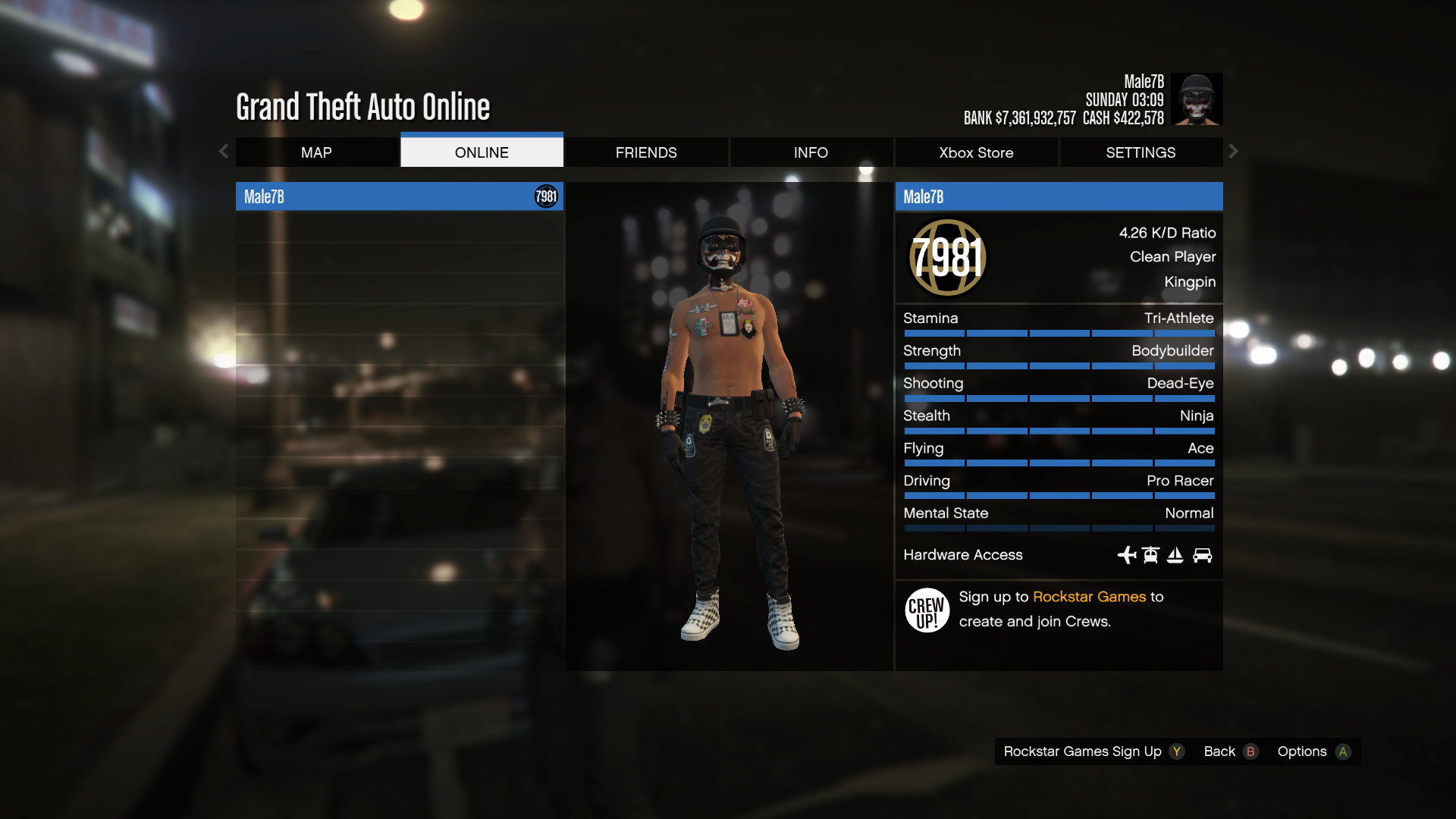1456x819 pixels.
Task: Go to the INFO tab
Action: click(811, 152)
